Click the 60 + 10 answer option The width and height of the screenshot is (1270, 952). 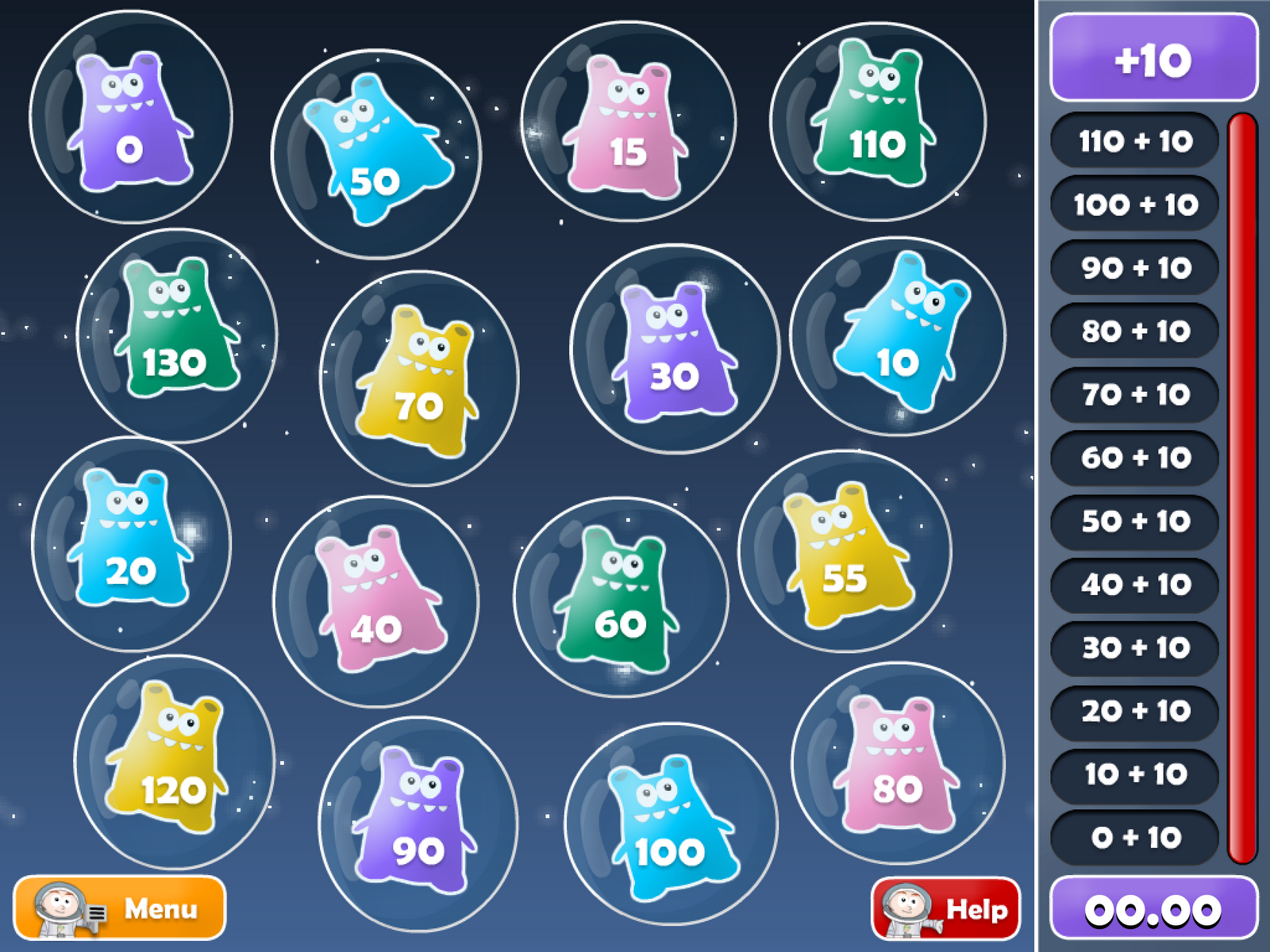(x=1133, y=459)
